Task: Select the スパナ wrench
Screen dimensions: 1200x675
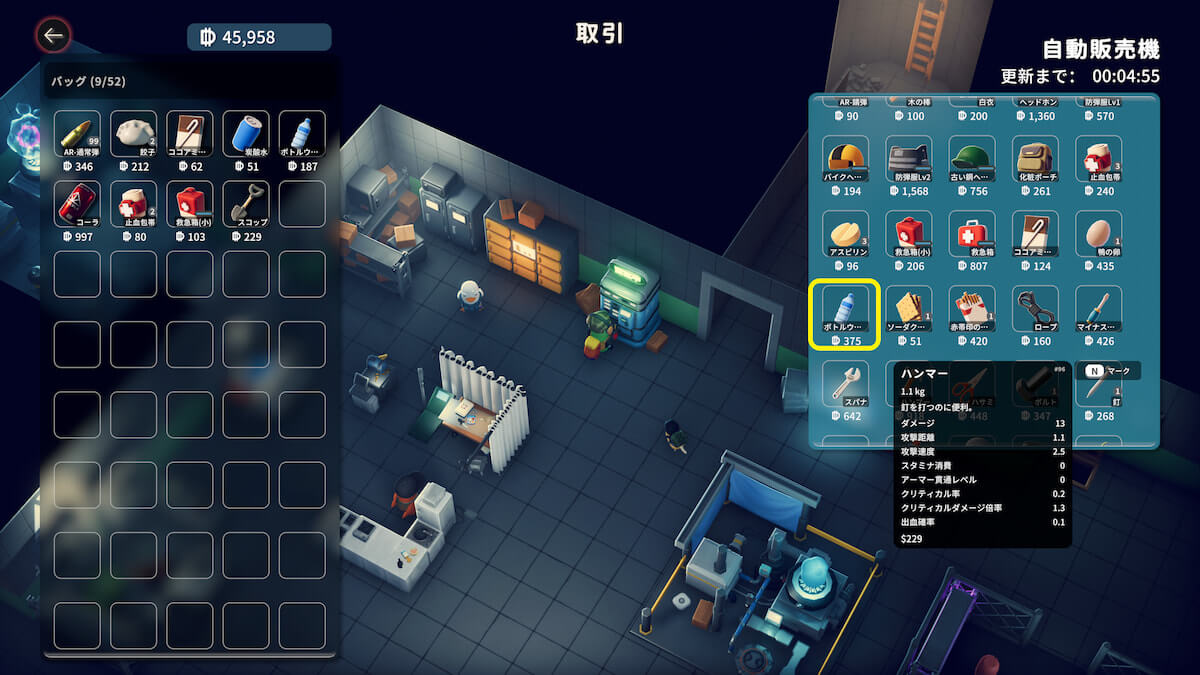Action: [845, 384]
